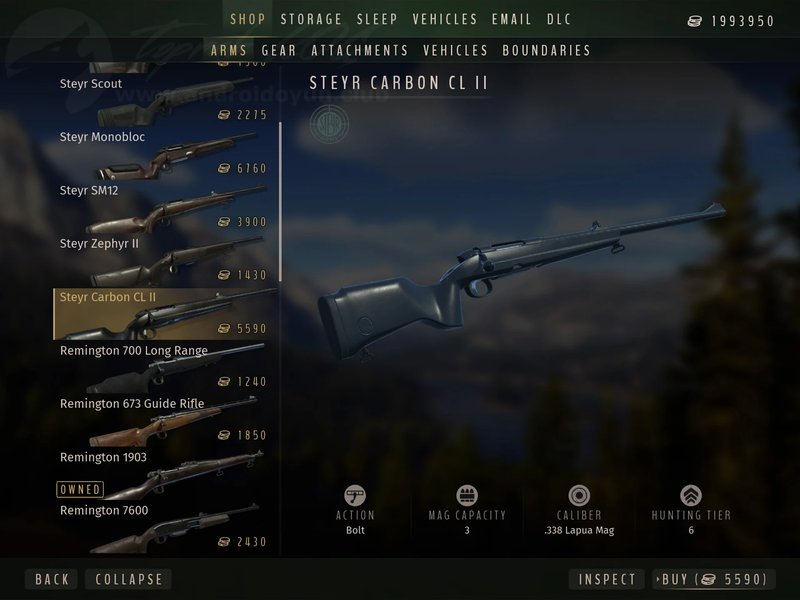This screenshot has width=800, height=600.
Task: Choose the Steyr Monobloc listing
Action: 160,150
